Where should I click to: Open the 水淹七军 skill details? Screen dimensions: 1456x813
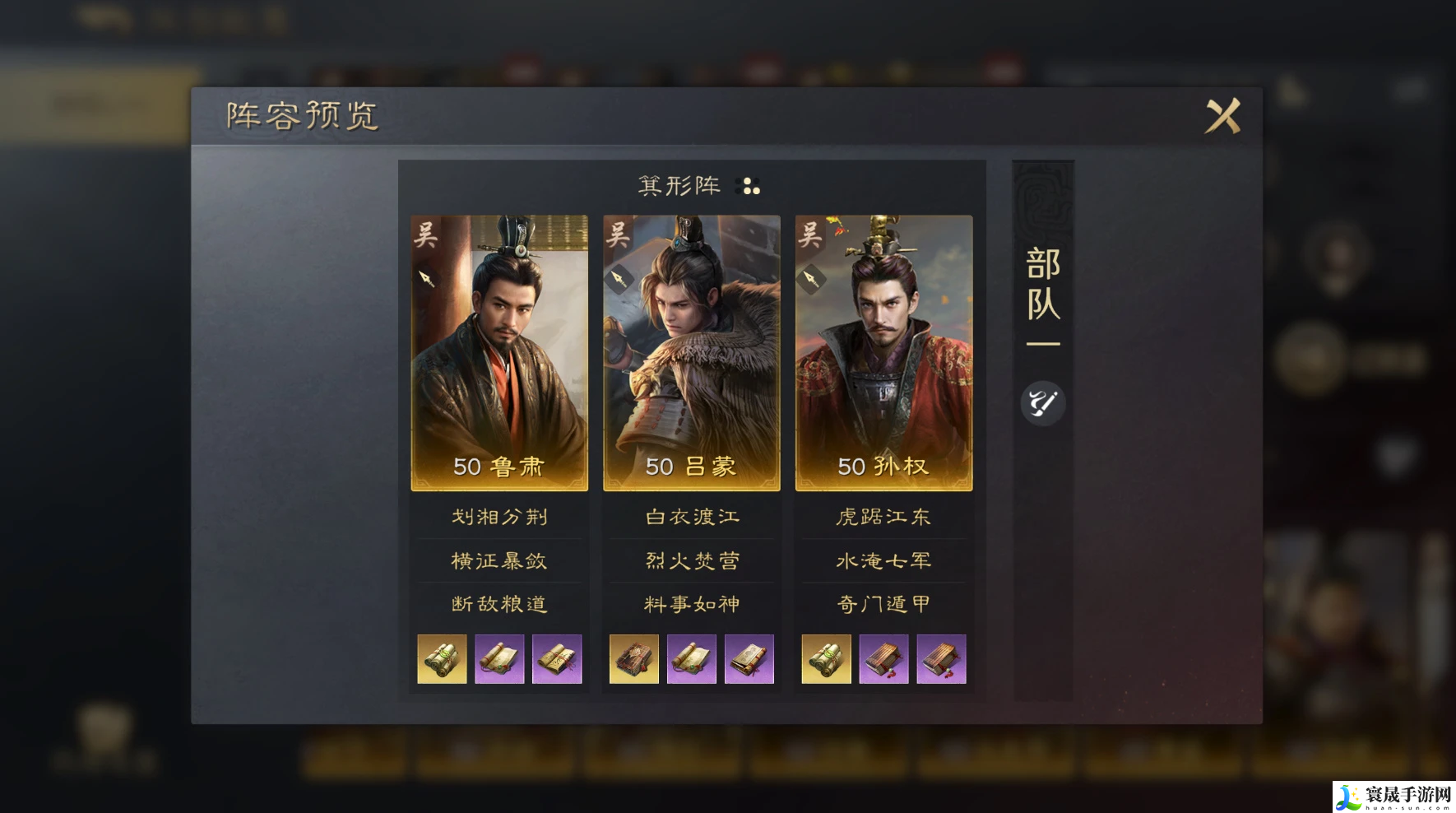point(883,561)
